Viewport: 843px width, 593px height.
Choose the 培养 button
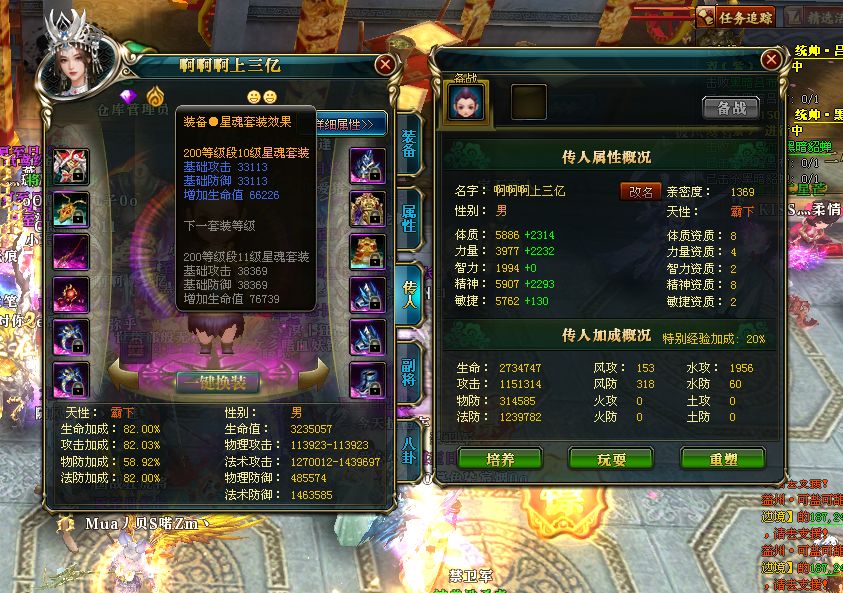(x=500, y=459)
